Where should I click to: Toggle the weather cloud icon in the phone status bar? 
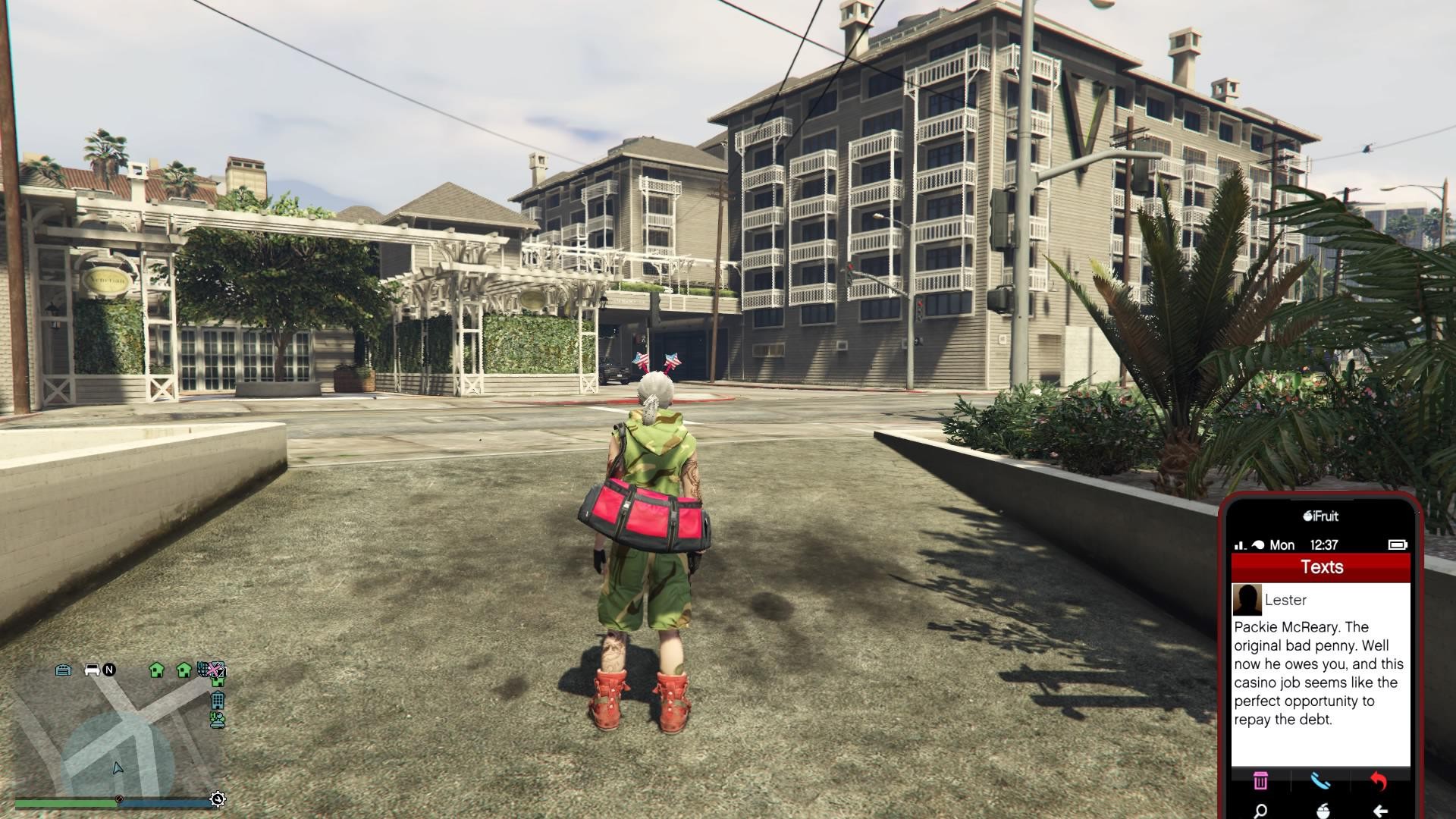pyautogui.click(x=1258, y=544)
